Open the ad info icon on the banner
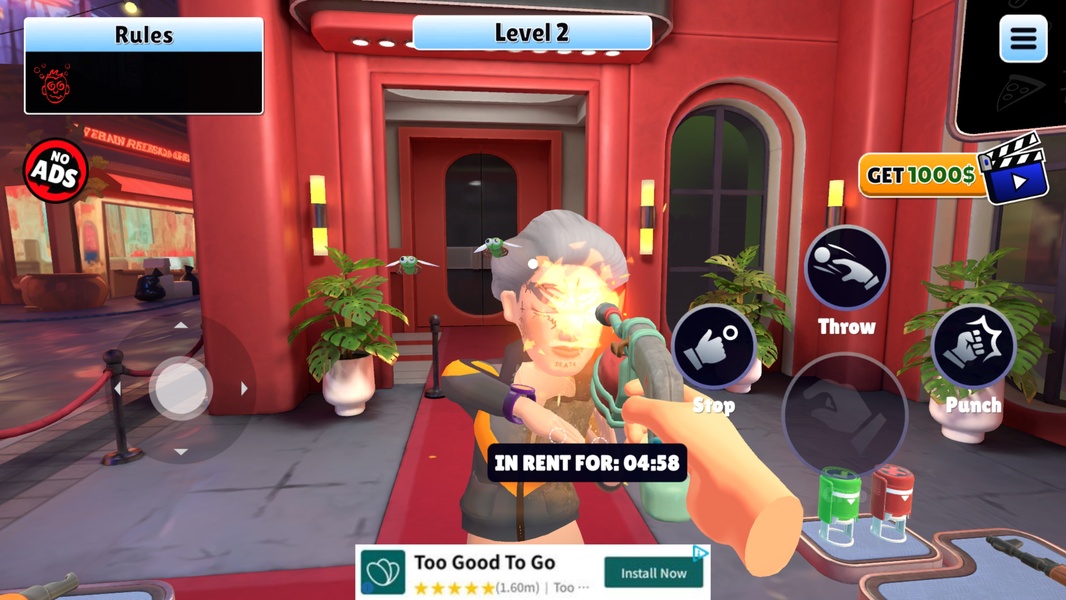Image resolution: width=1066 pixels, height=600 pixels. click(701, 553)
